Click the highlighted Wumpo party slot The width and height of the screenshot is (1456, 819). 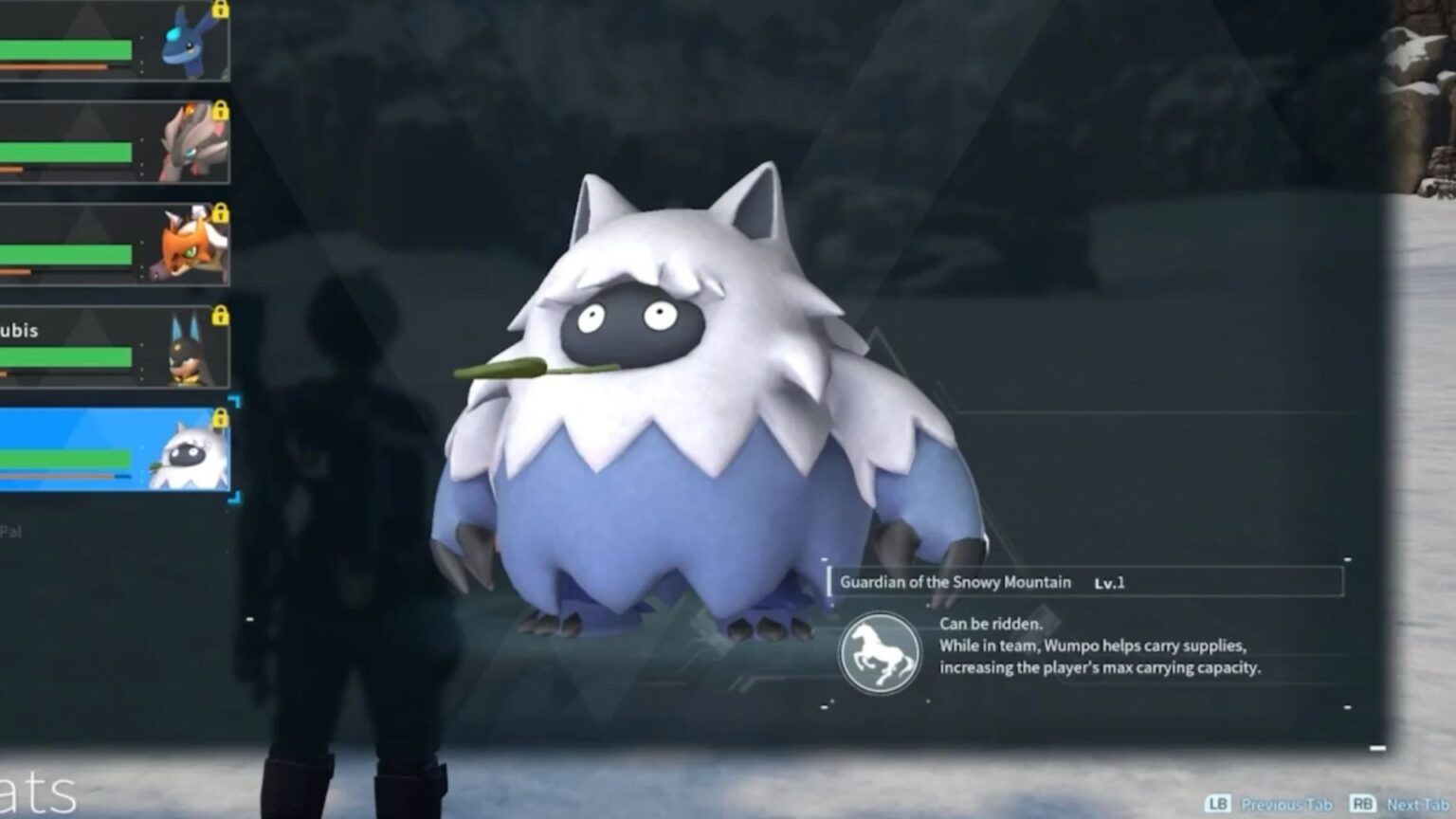tap(114, 449)
